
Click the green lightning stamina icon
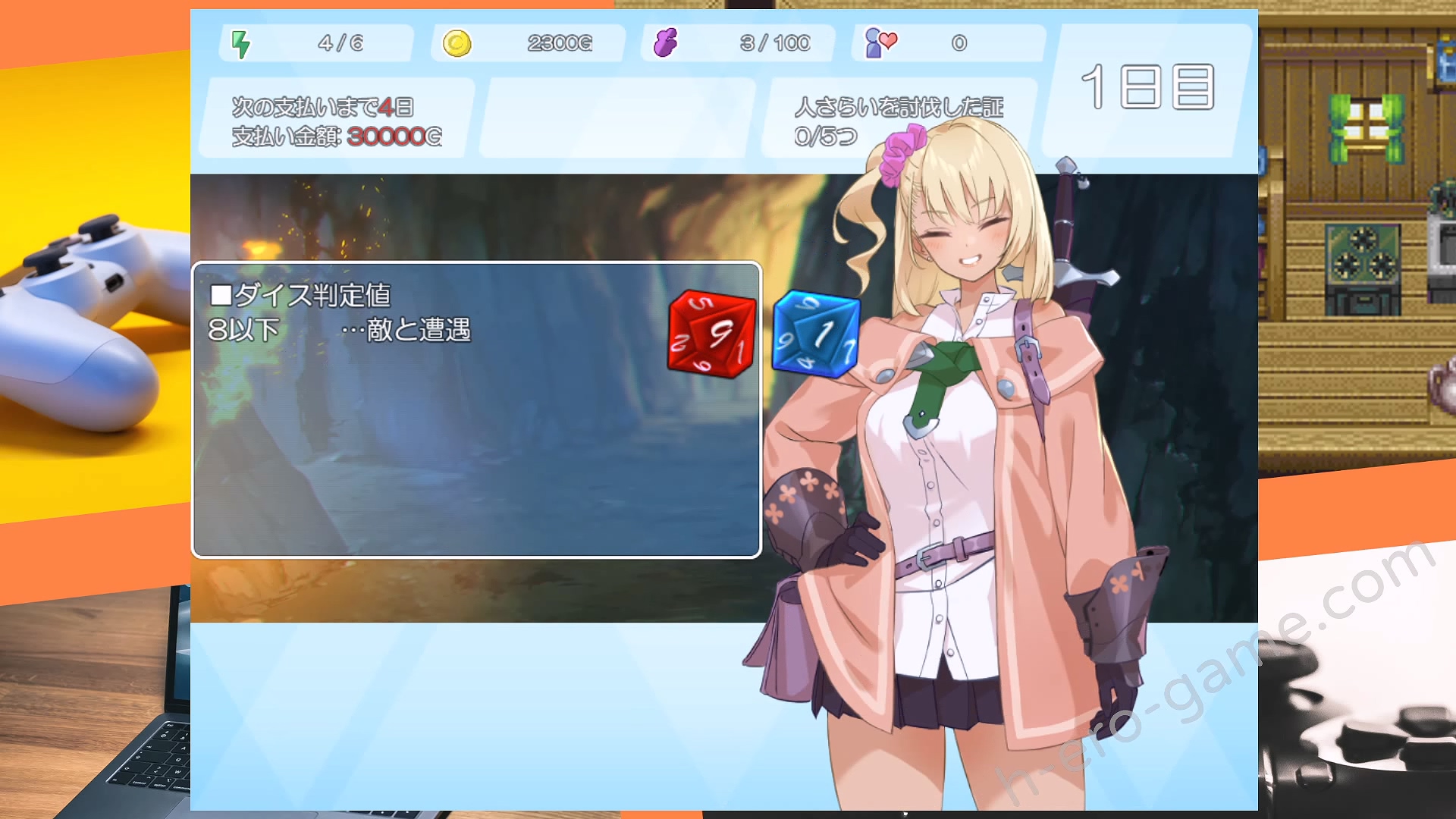[x=241, y=43]
